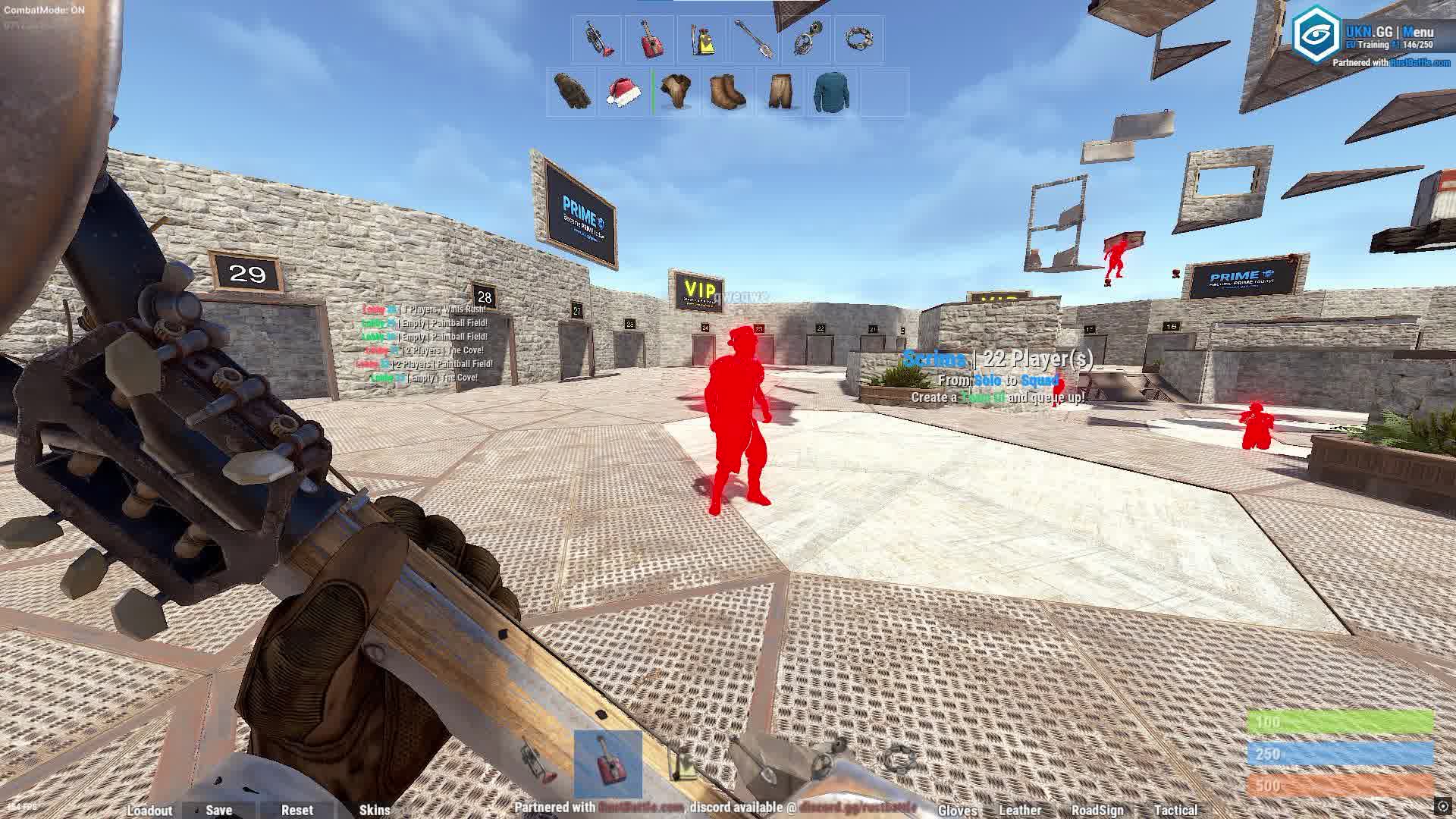The width and height of the screenshot is (1456, 819).
Task: Select the hide poncho clothing item
Action: click(675, 93)
